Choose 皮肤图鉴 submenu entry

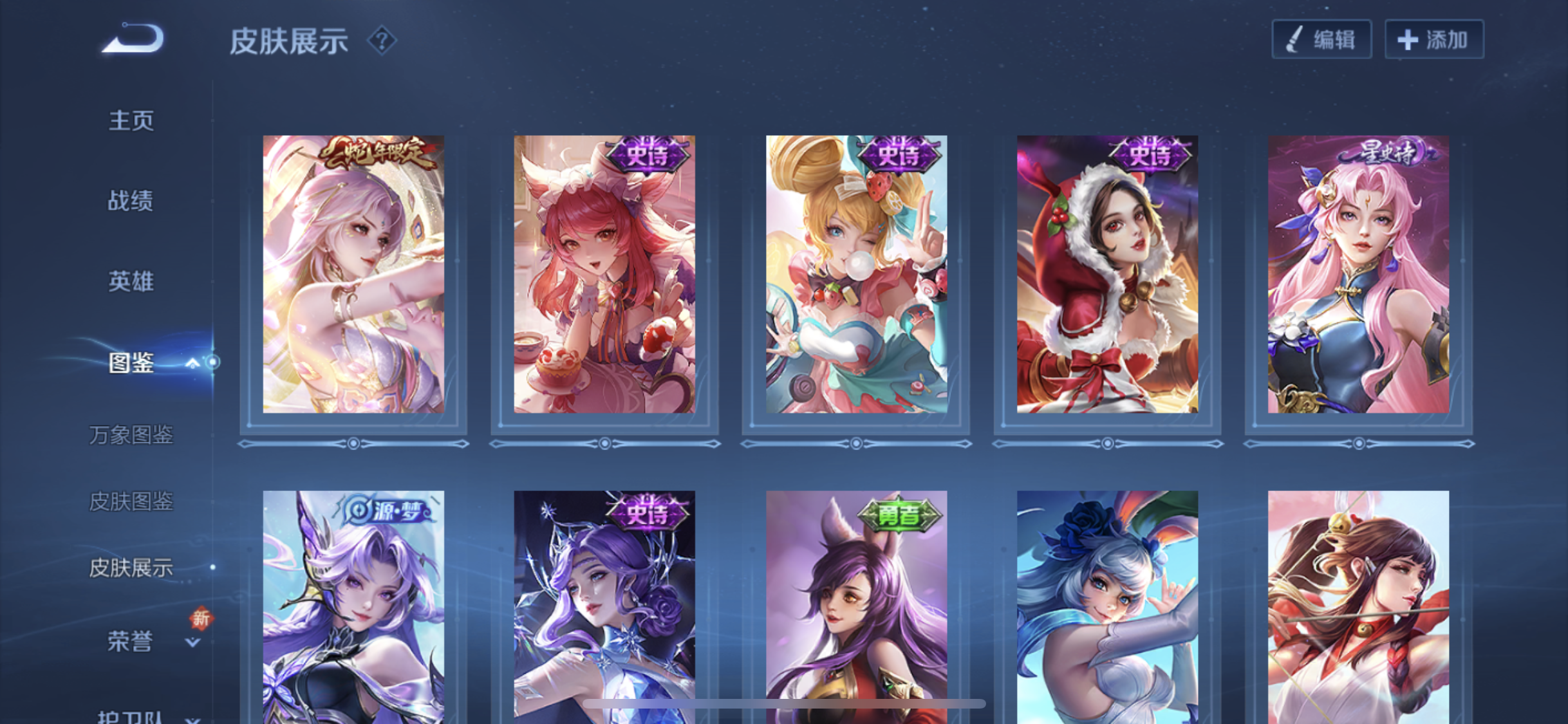point(131,501)
